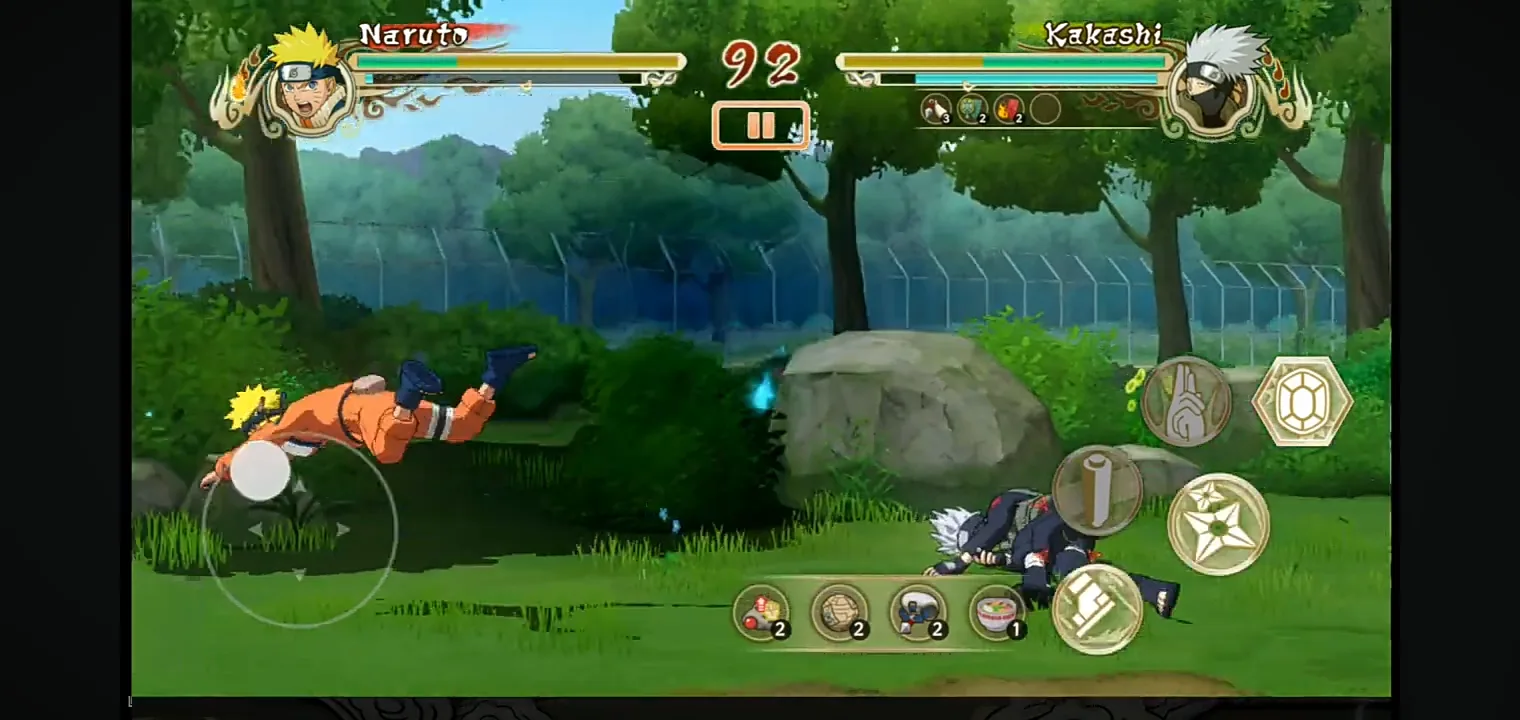1520x720 pixels.
Task: Tap Kakashi's feather charm status icon
Action: point(938,110)
